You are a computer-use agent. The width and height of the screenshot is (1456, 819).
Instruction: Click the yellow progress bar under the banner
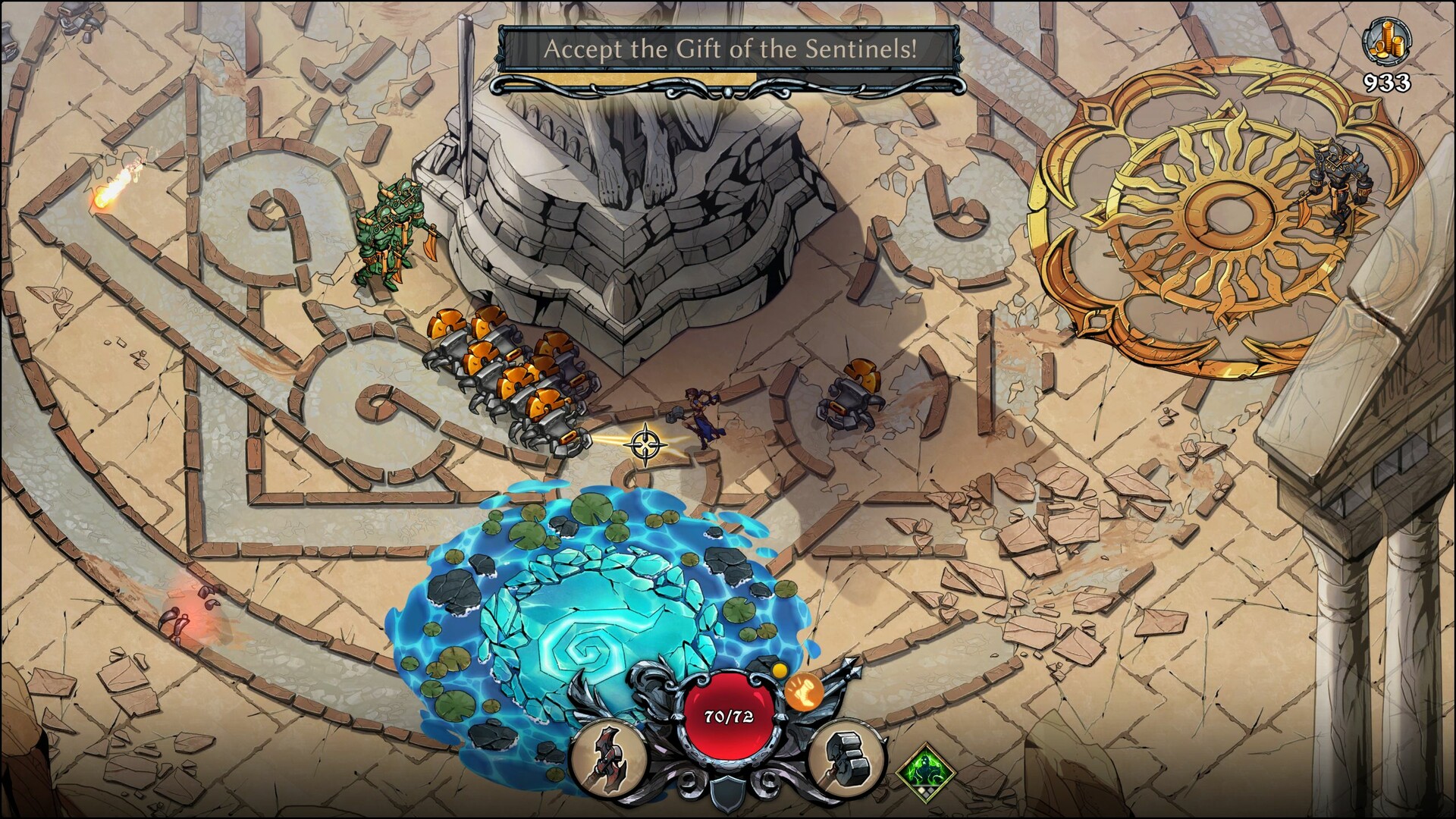tap(627, 76)
